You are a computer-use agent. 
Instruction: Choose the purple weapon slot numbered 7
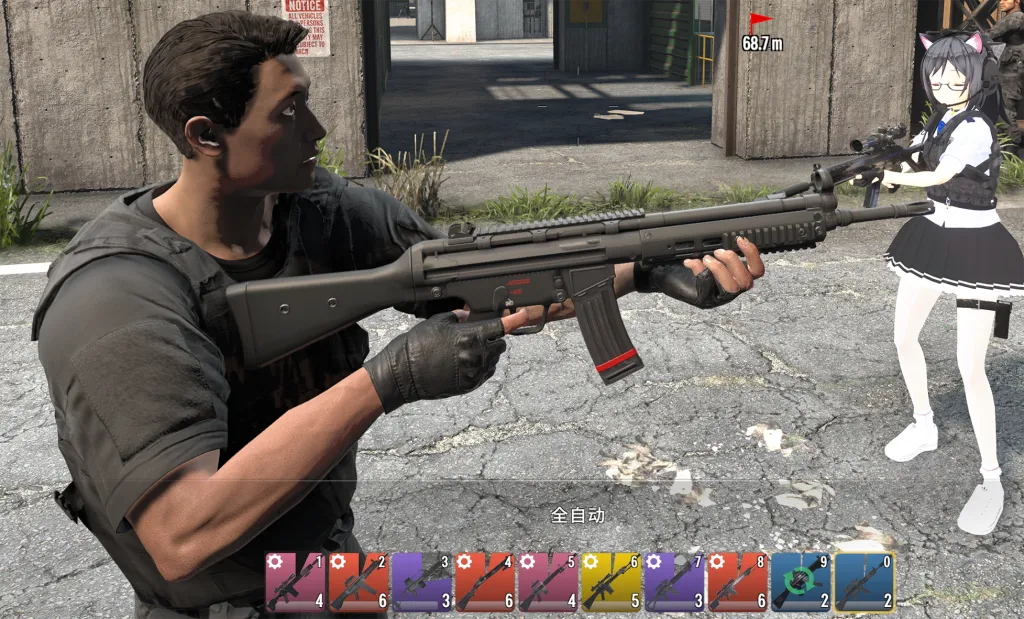coord(674,581)
